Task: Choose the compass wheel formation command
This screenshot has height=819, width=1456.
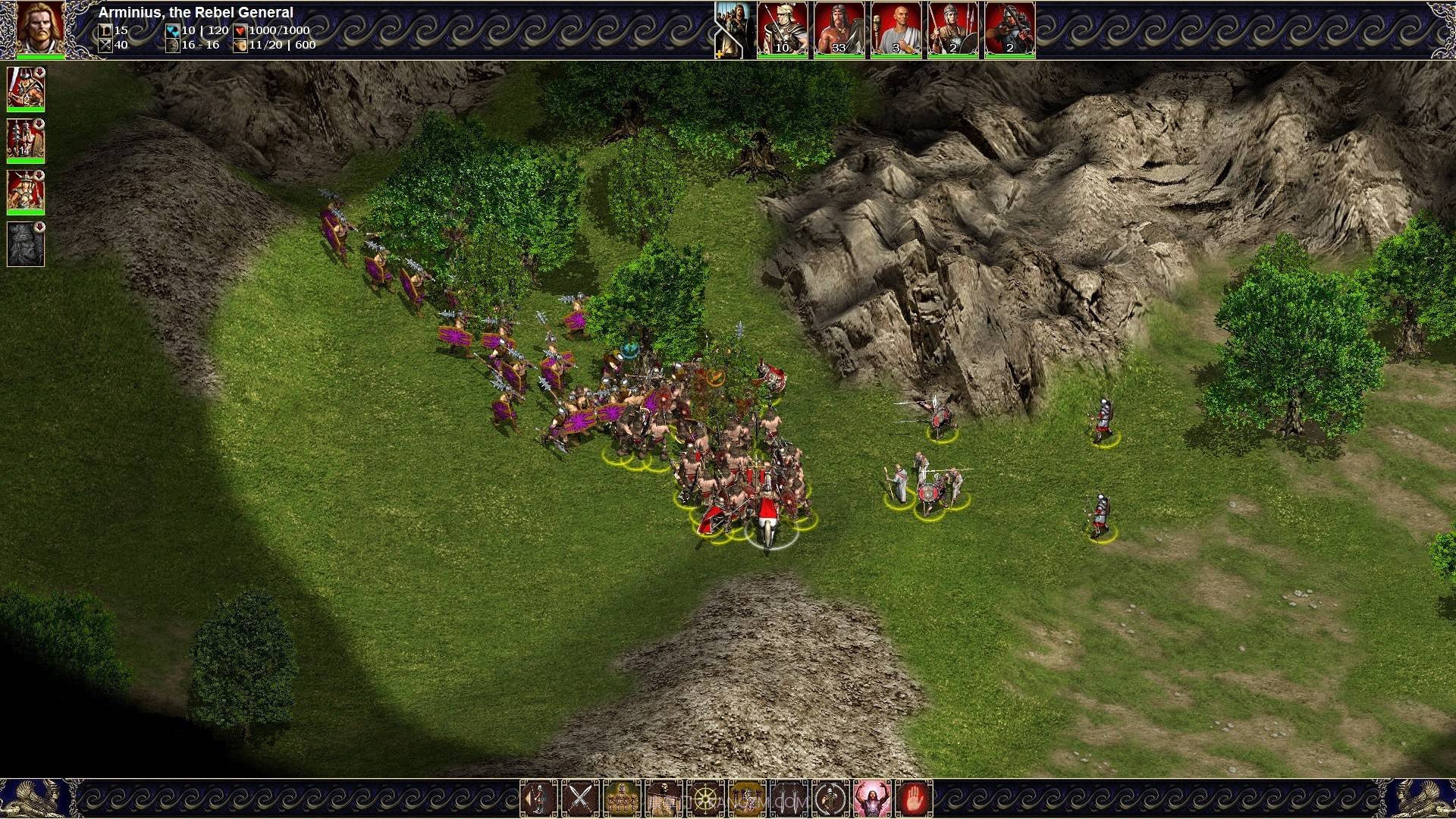Action: coord(705,798)
